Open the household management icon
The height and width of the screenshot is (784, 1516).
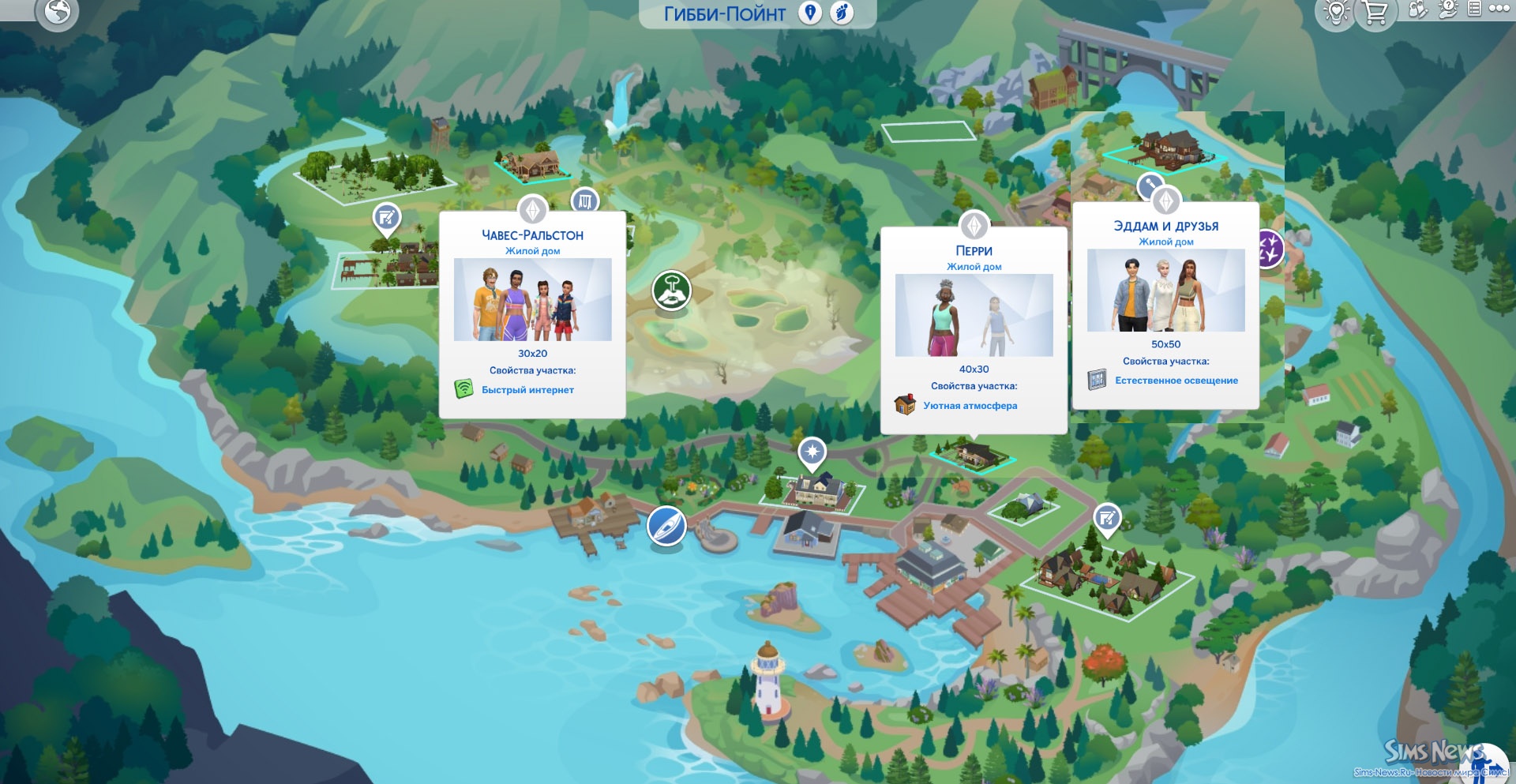(1418, 10)
